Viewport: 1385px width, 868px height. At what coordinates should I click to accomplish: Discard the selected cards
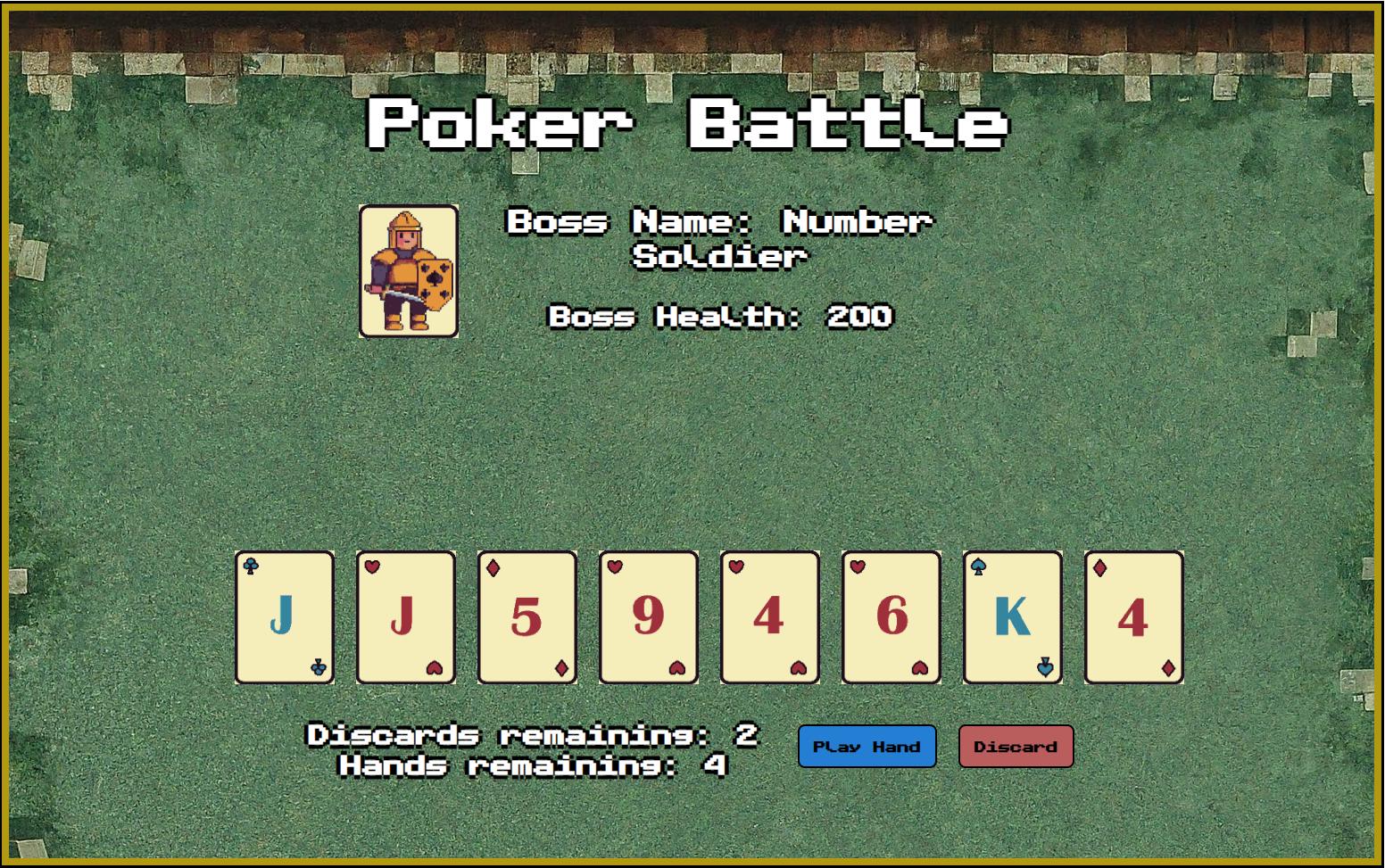point(1016,747)
